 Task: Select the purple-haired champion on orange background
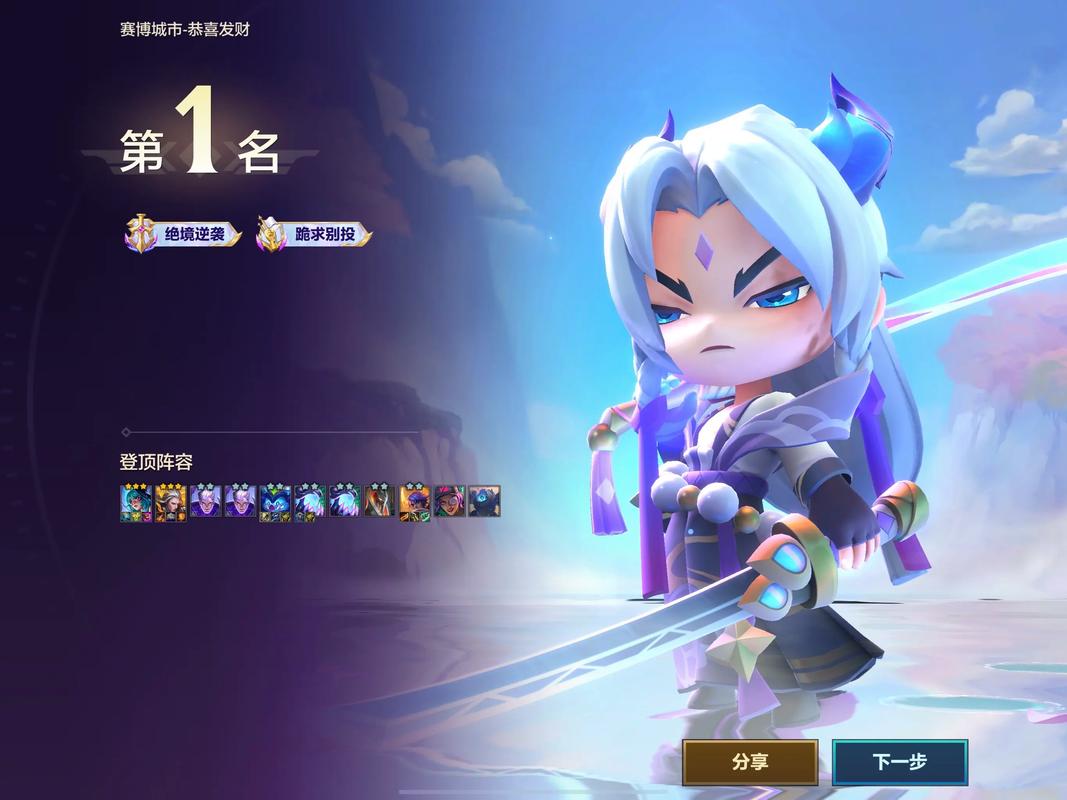pos(414,501)
